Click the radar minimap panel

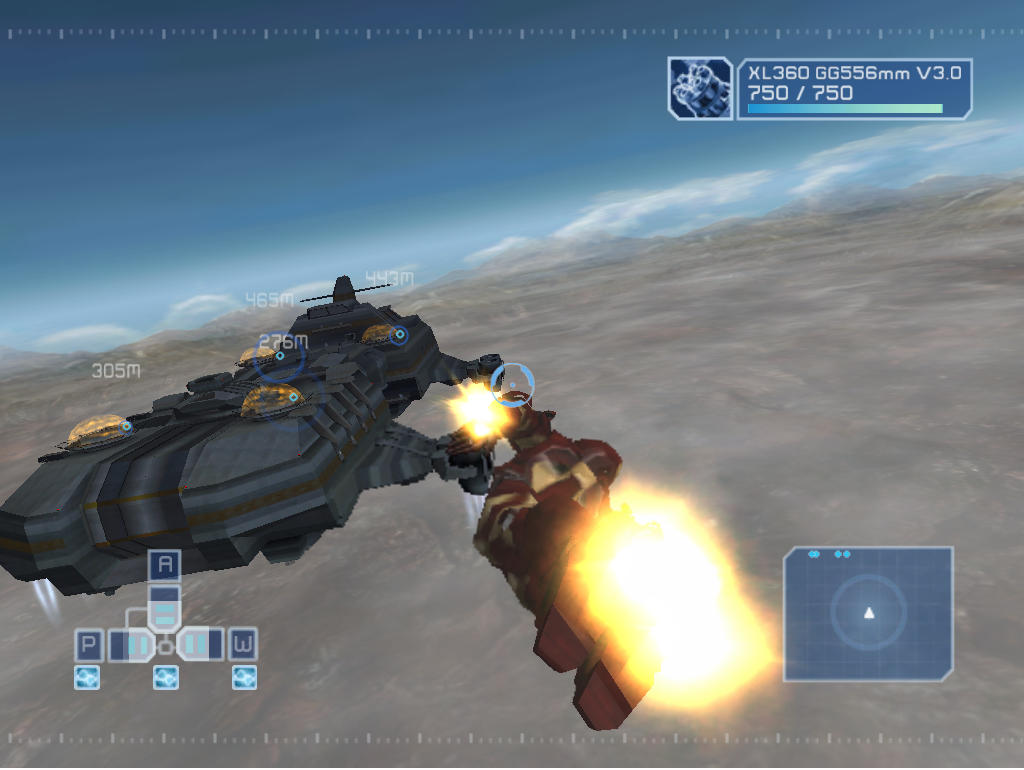[868, 614]
